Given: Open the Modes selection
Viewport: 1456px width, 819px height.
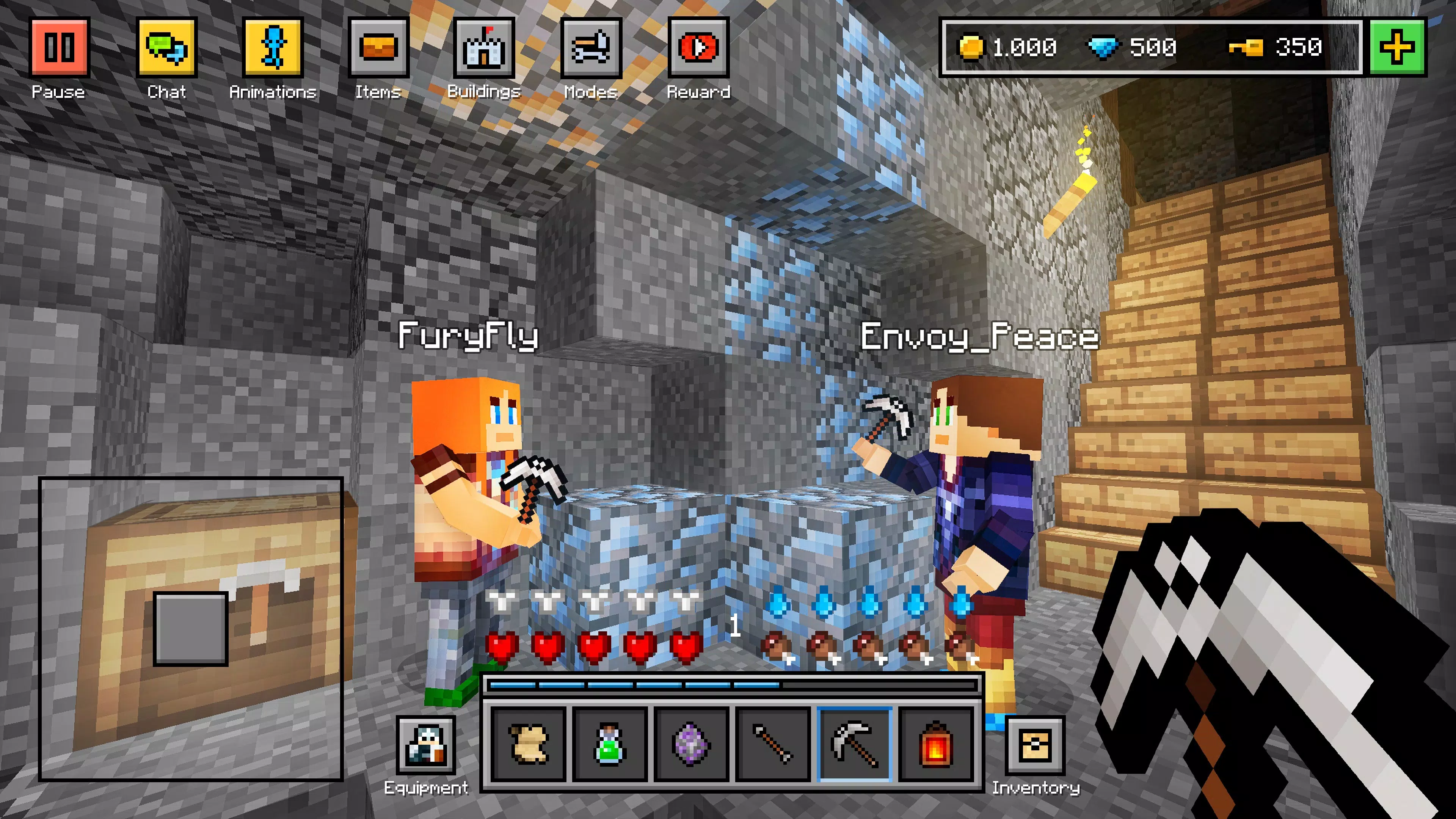Looking at the screenshot, I should click(591, 47).
